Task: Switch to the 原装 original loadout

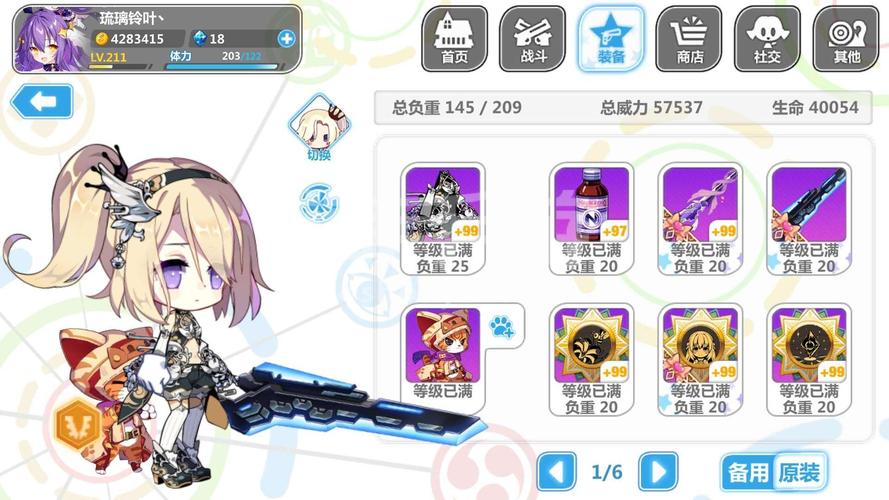Action: click(799, 472)
